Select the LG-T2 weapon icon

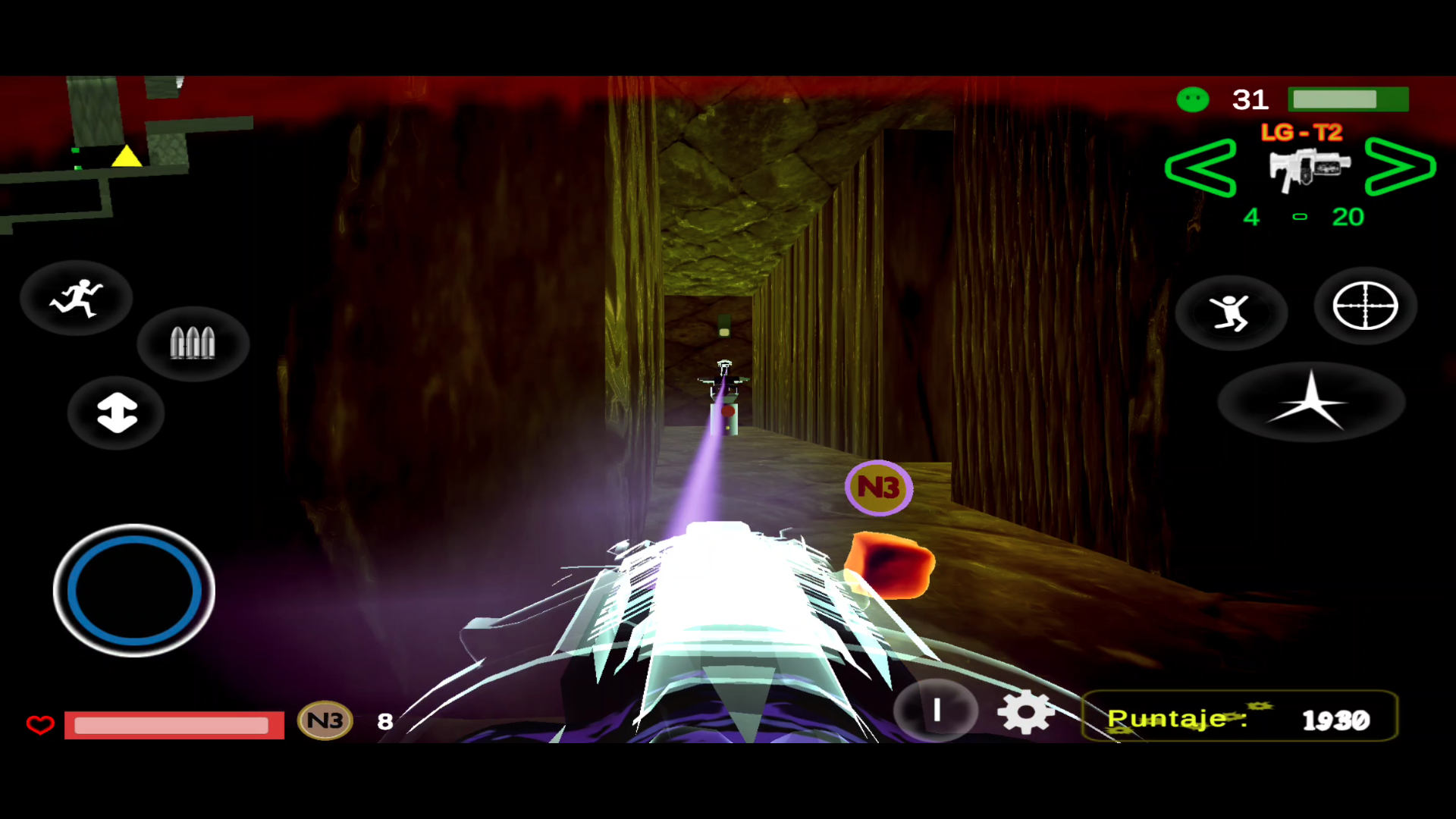pyautogui.click(x=1309, y=168)
